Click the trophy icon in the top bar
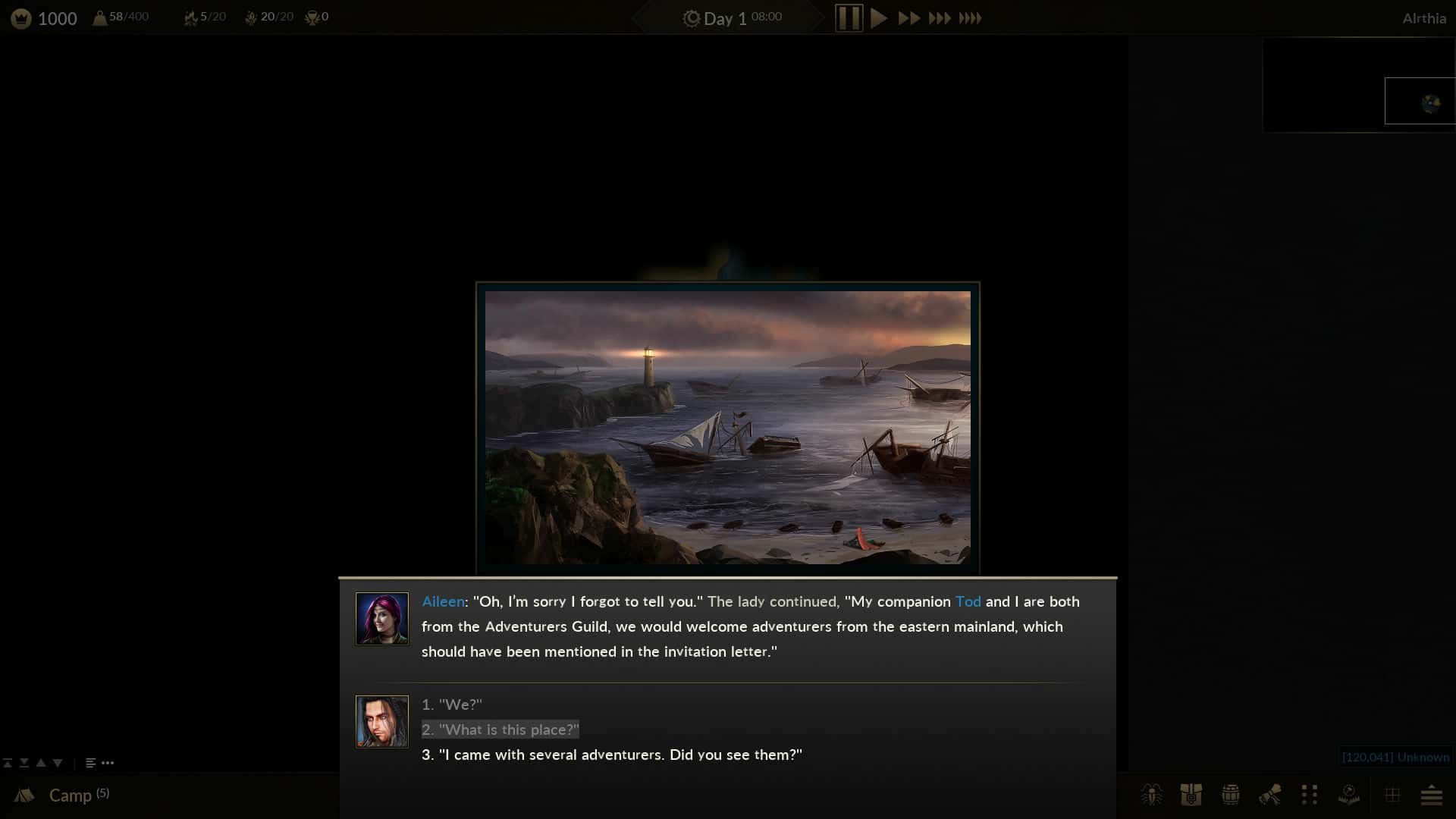Image resolution: width=1456 pixels, height=819 pixels. click(x=312, y=17)
